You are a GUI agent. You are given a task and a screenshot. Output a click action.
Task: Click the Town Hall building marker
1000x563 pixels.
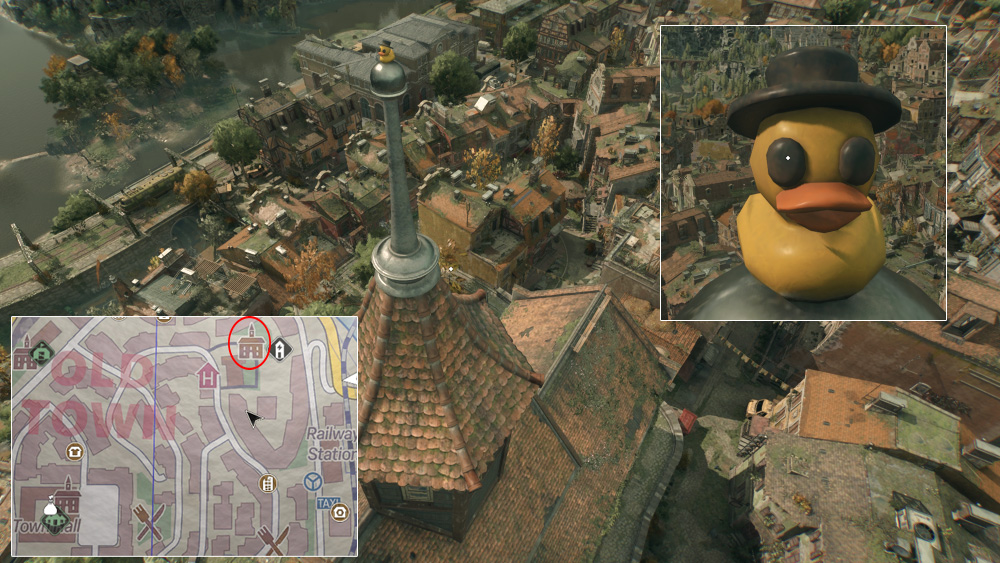[66, 494]
